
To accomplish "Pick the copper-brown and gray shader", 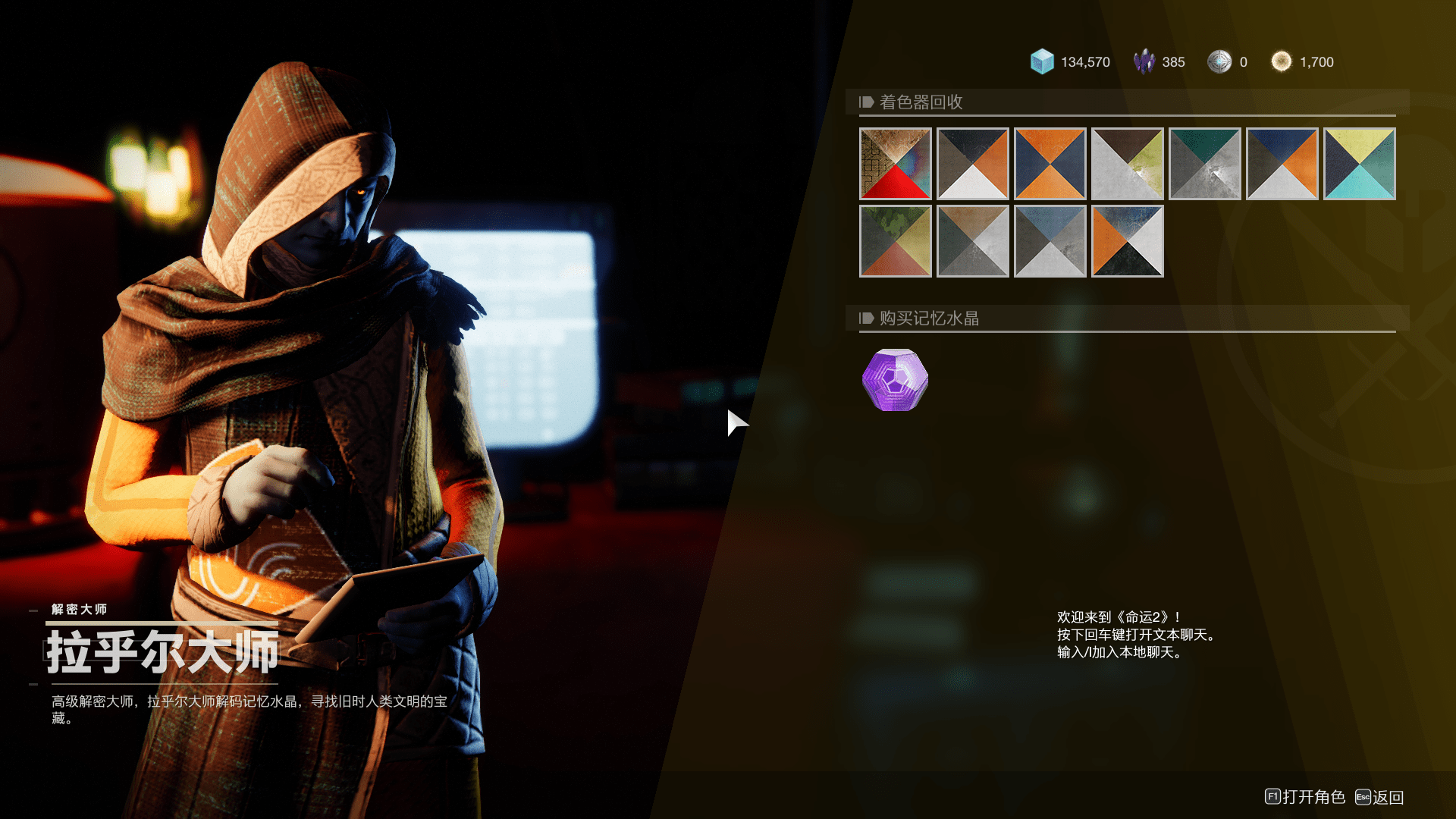I will pyautogui.click(x=972, y=241).
